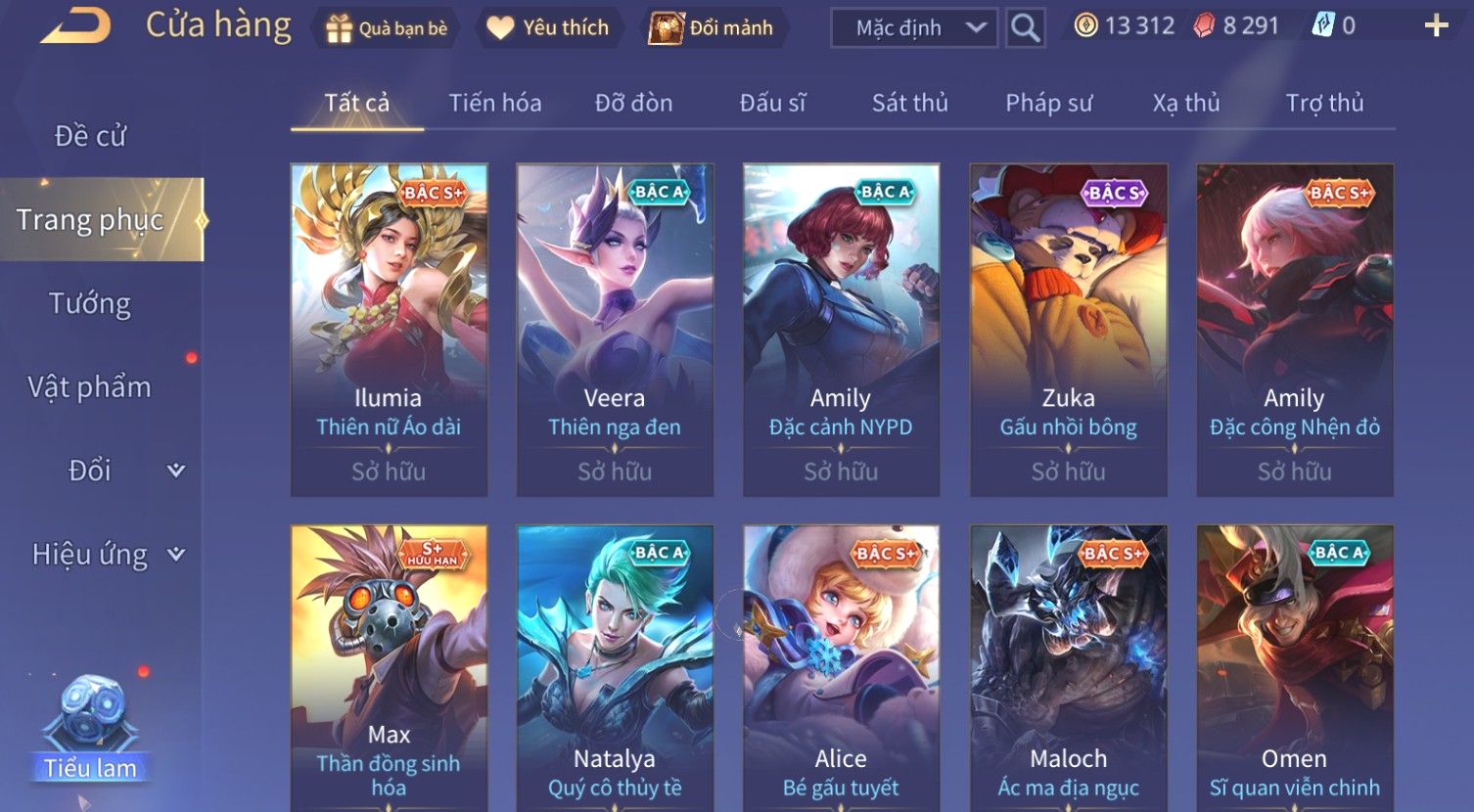1474x812 pixels.
Task: Add currency with the plus button
Action: (1436, 26)
